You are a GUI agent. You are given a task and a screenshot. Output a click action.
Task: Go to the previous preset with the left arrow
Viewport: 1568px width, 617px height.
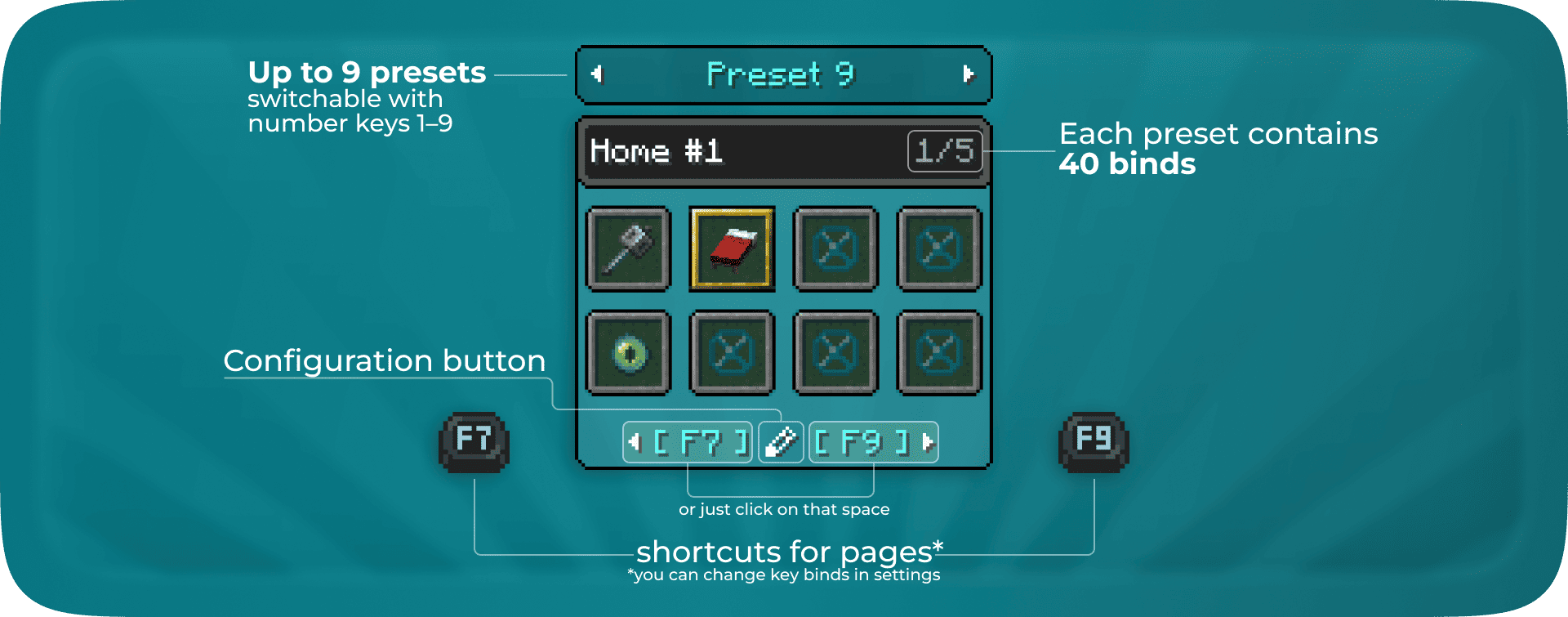point(597,74)
